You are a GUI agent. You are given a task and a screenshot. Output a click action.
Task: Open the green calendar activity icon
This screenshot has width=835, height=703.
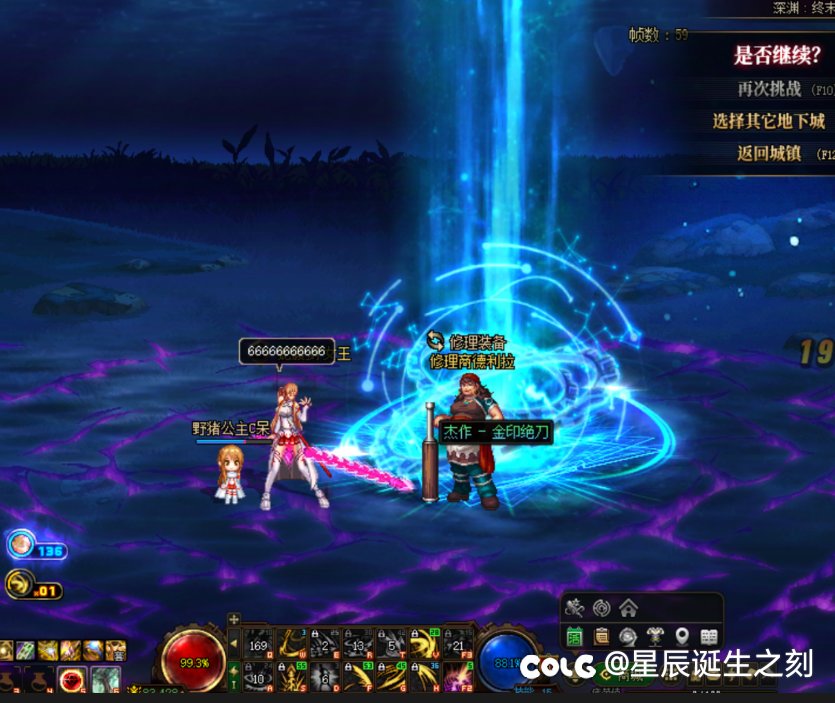575,635
